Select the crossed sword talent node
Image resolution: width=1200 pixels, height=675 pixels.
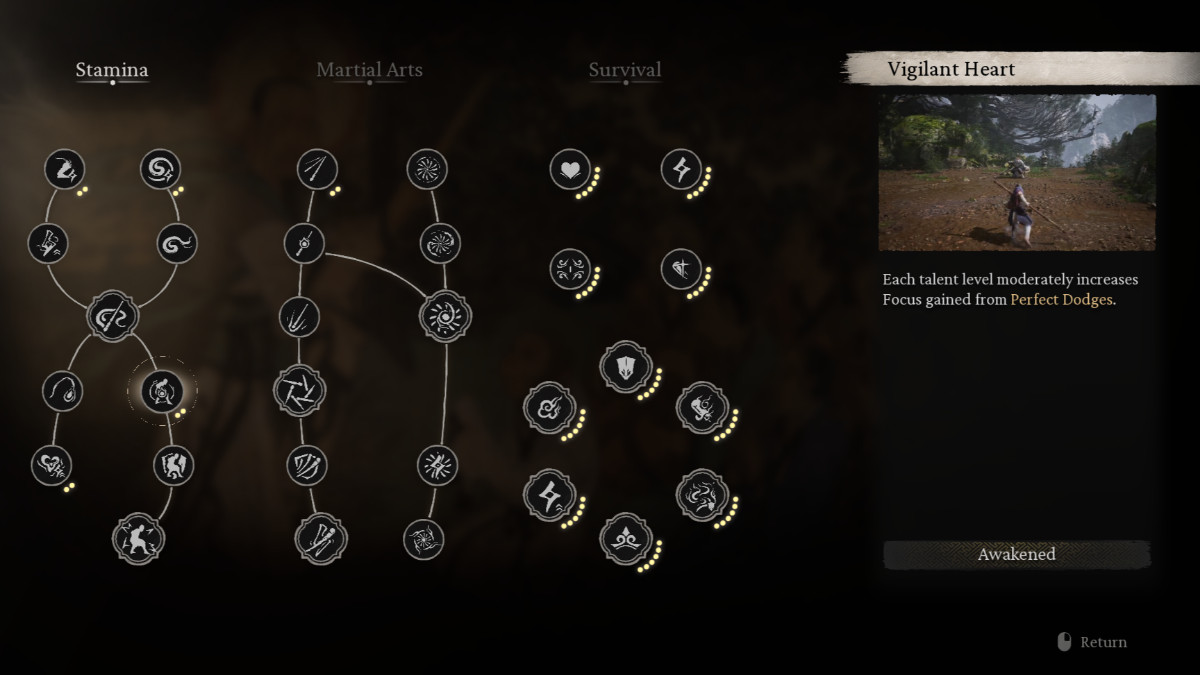pos(681,268)
